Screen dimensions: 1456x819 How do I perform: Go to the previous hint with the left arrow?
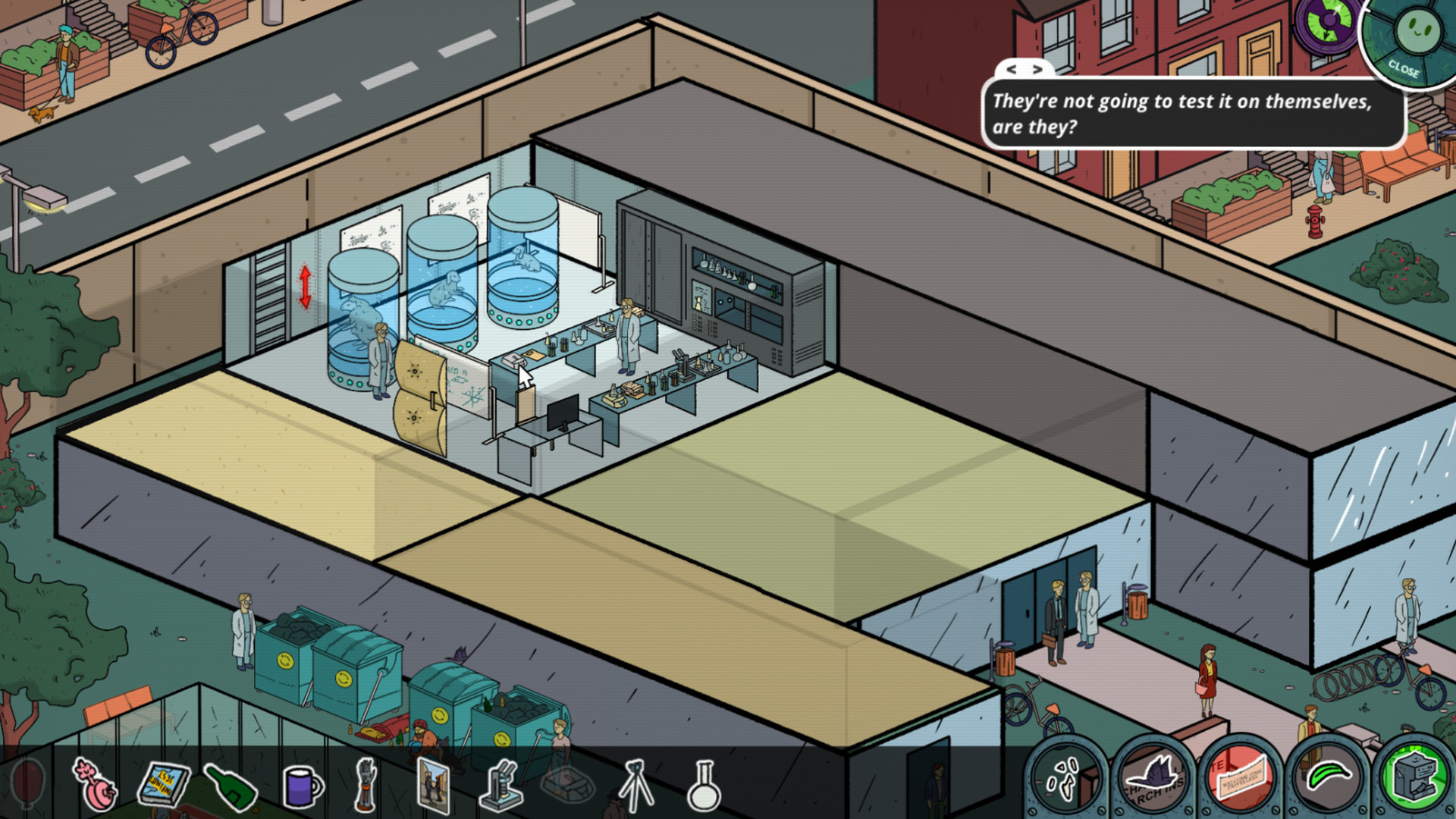(x=1012, y=69)
